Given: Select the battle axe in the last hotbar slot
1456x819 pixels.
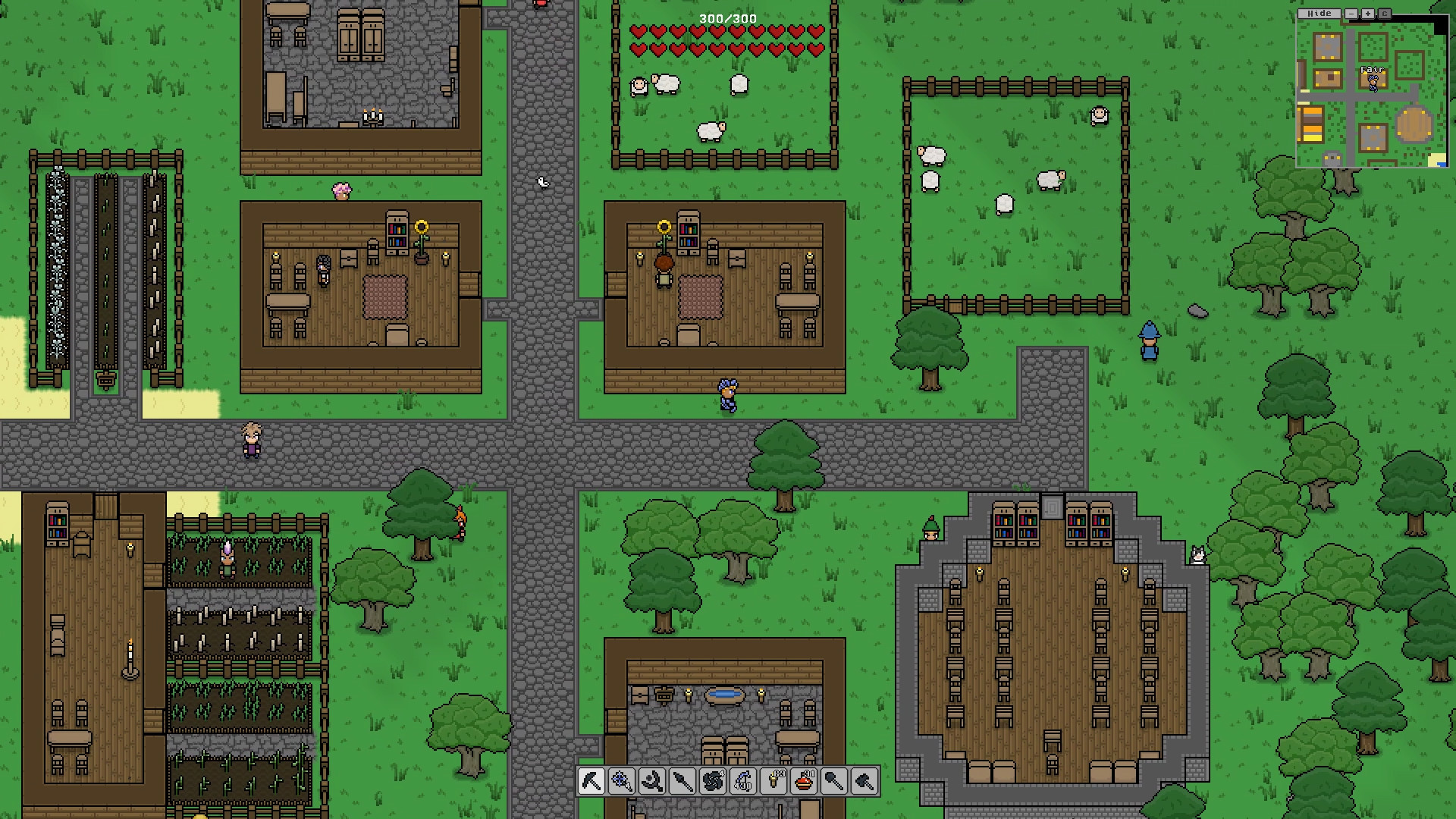Looking at the screenshot, I should (865, 782).
